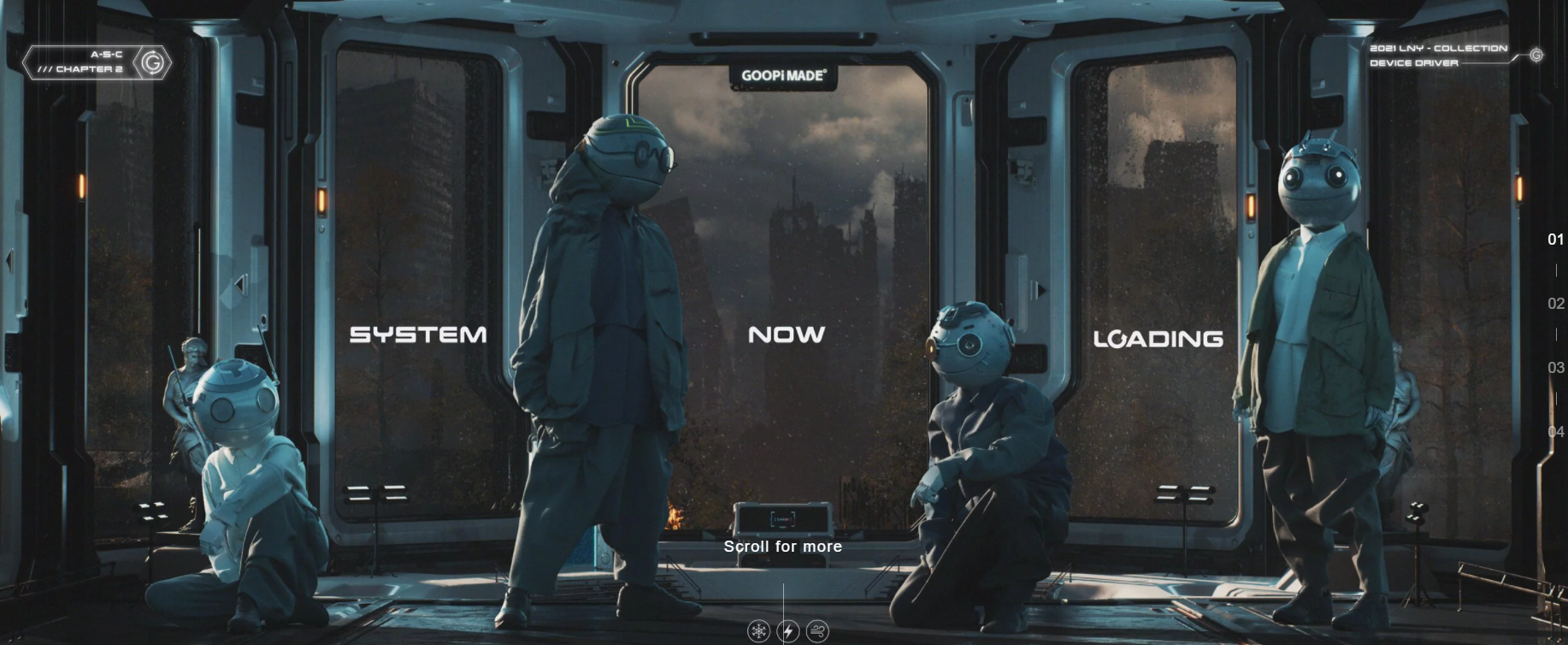Select section 04 in side navigation
Image resolution: width=1568 pixels, height=645 pixels.
click(1555, 432)
